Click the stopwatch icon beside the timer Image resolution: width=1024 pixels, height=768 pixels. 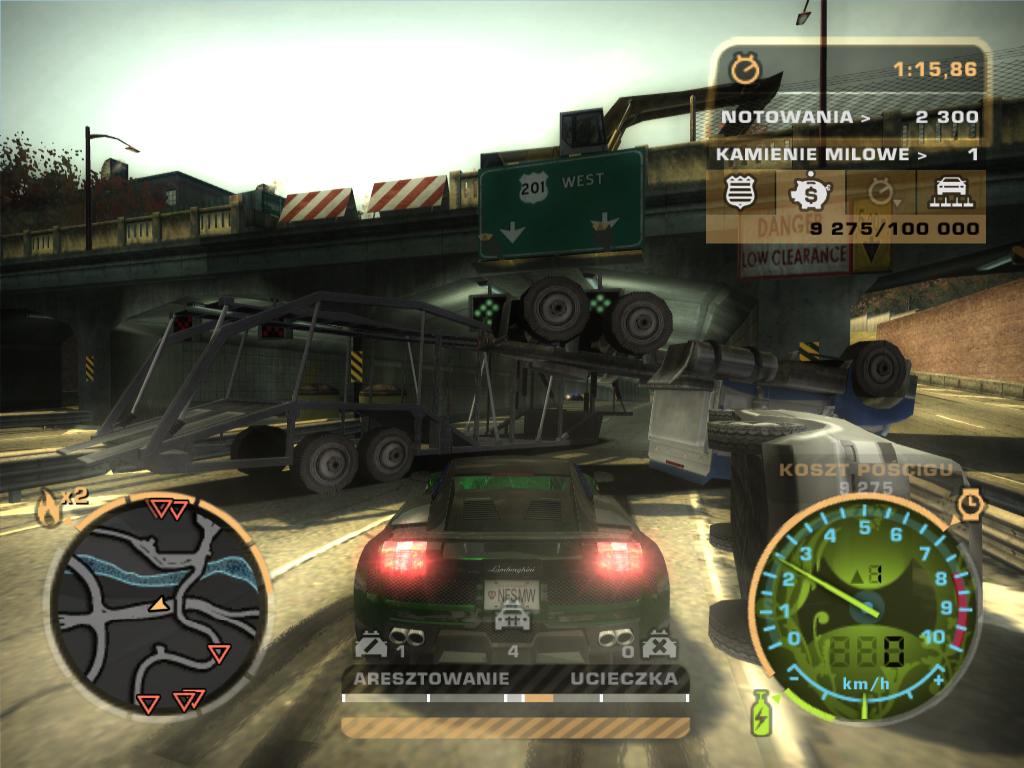(x=744, y=69)
